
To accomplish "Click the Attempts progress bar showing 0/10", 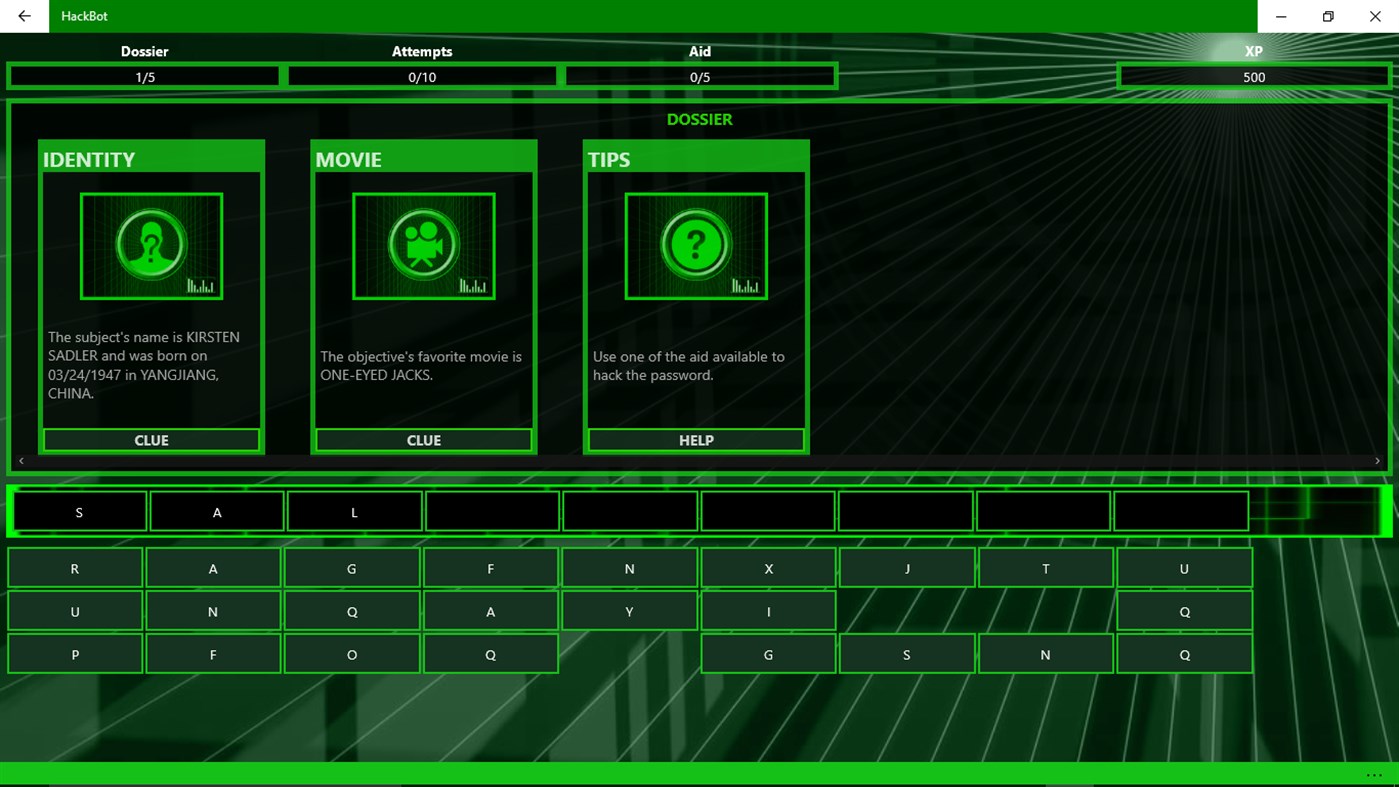I will pyautogui.click(x=422, y=76).
